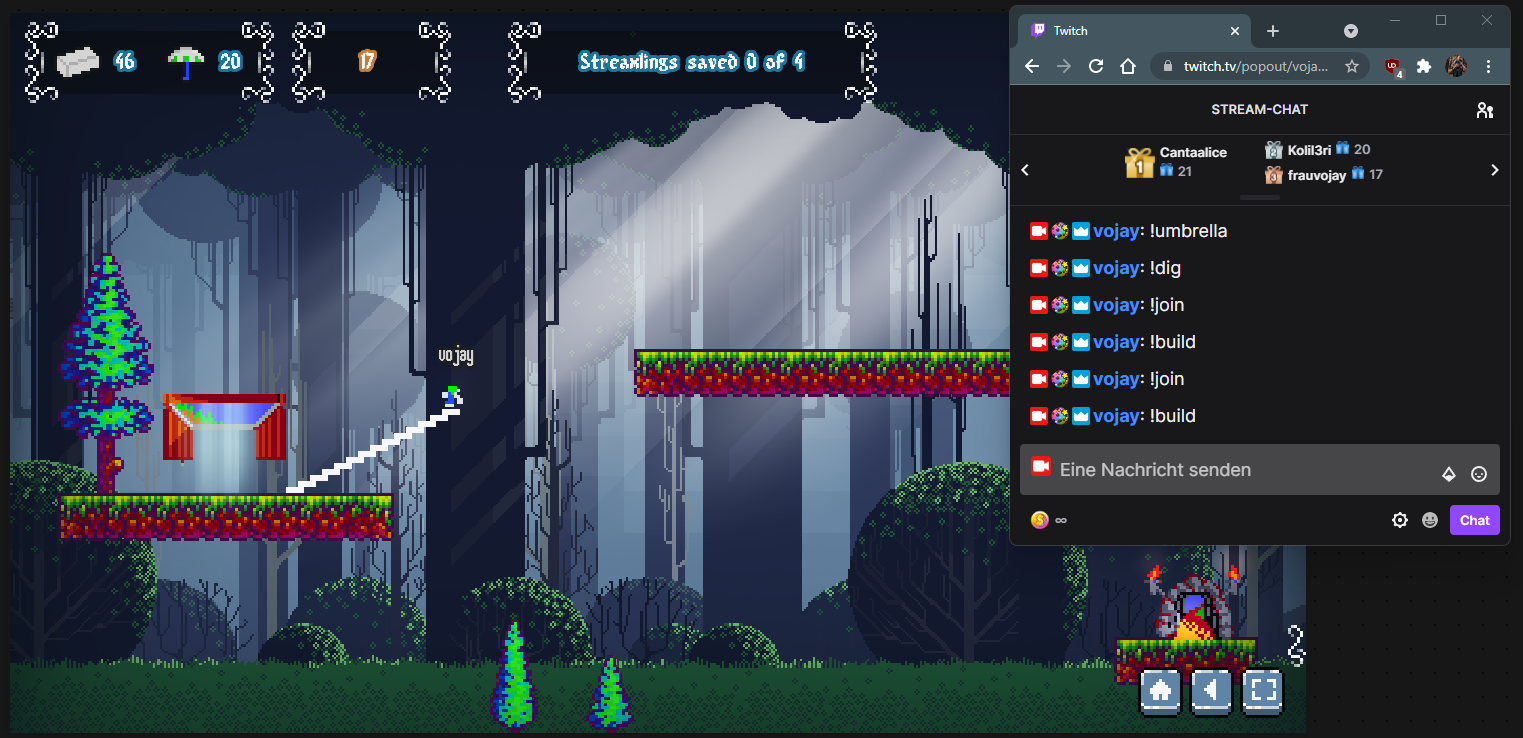The image size is (1523, 738).
Task: Return to the home screen via house button
Action: point(1161,690)
